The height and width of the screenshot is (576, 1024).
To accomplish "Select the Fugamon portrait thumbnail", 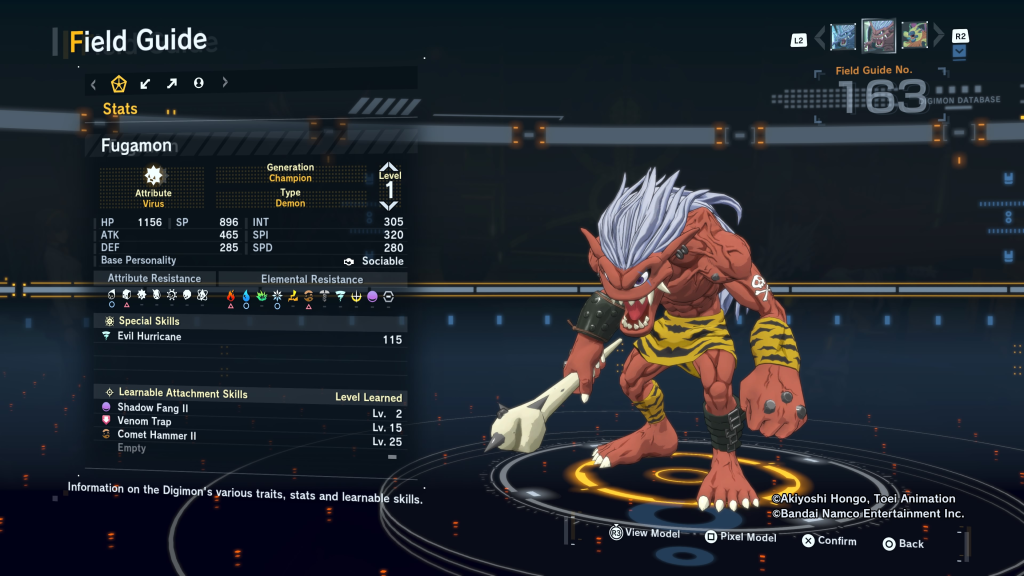I will pyautogui.click(x=878, y=37).
